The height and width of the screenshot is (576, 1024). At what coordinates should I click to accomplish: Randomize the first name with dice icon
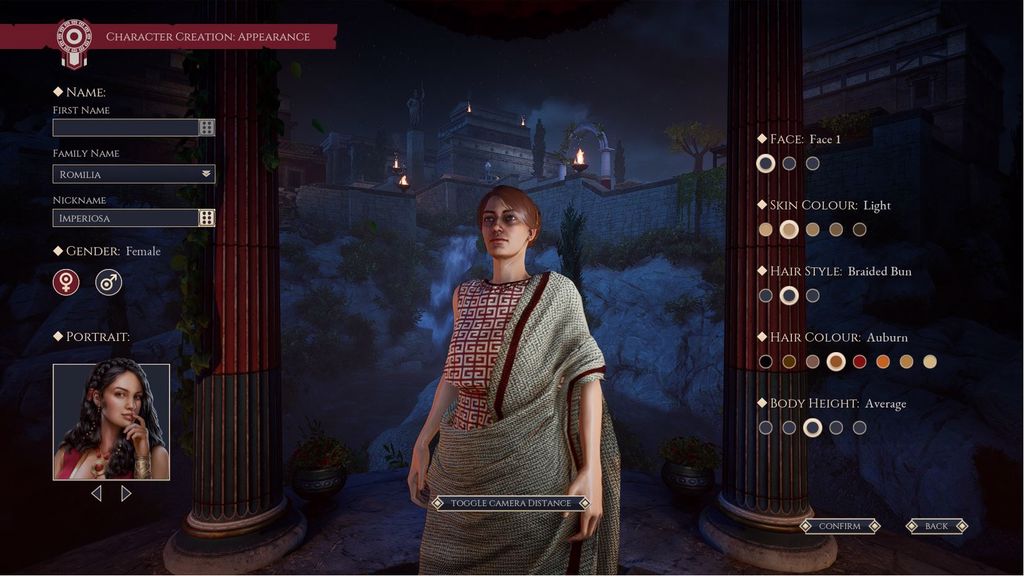pos(207,128)
